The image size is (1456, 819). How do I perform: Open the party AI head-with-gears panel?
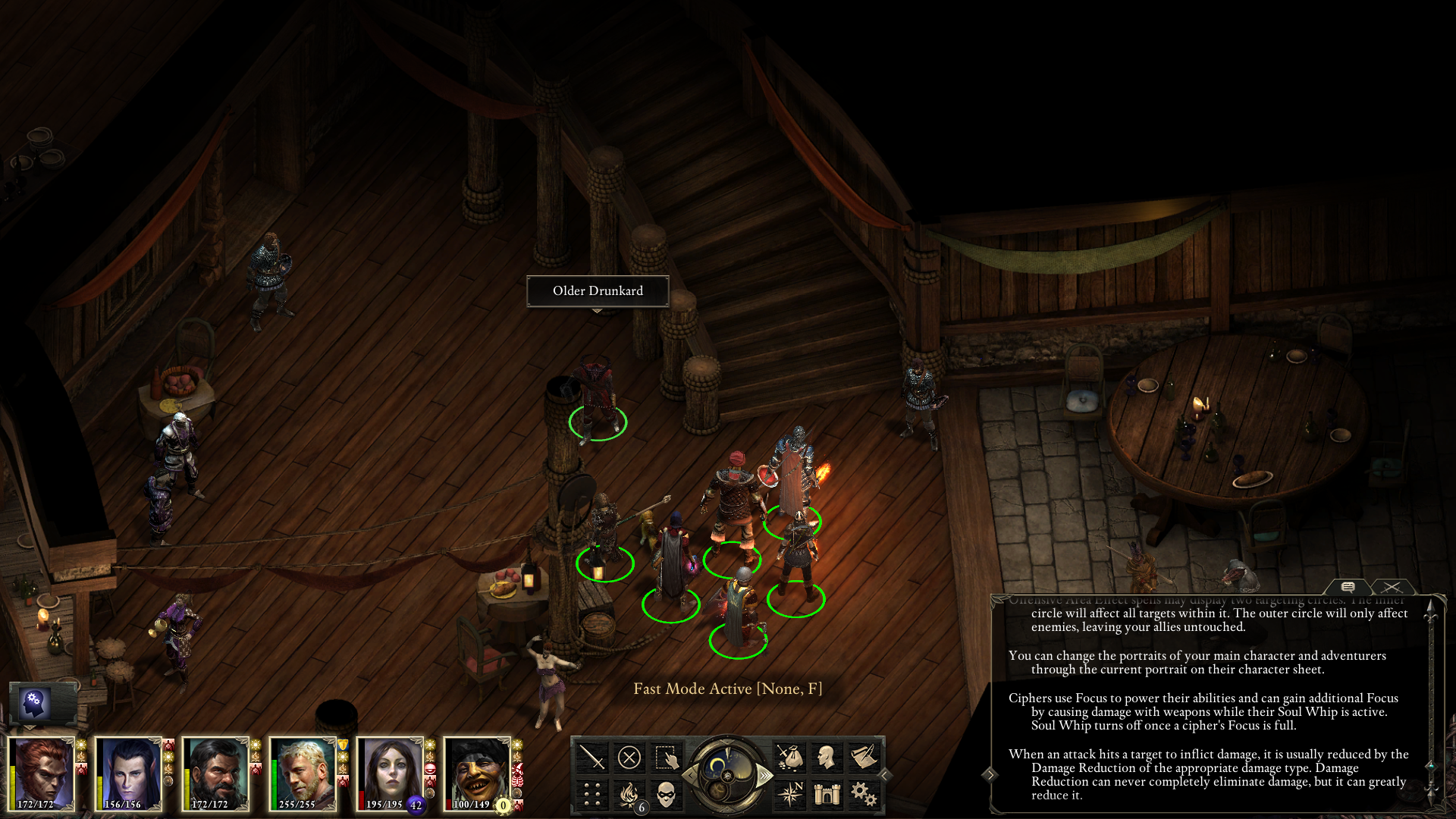36,703
